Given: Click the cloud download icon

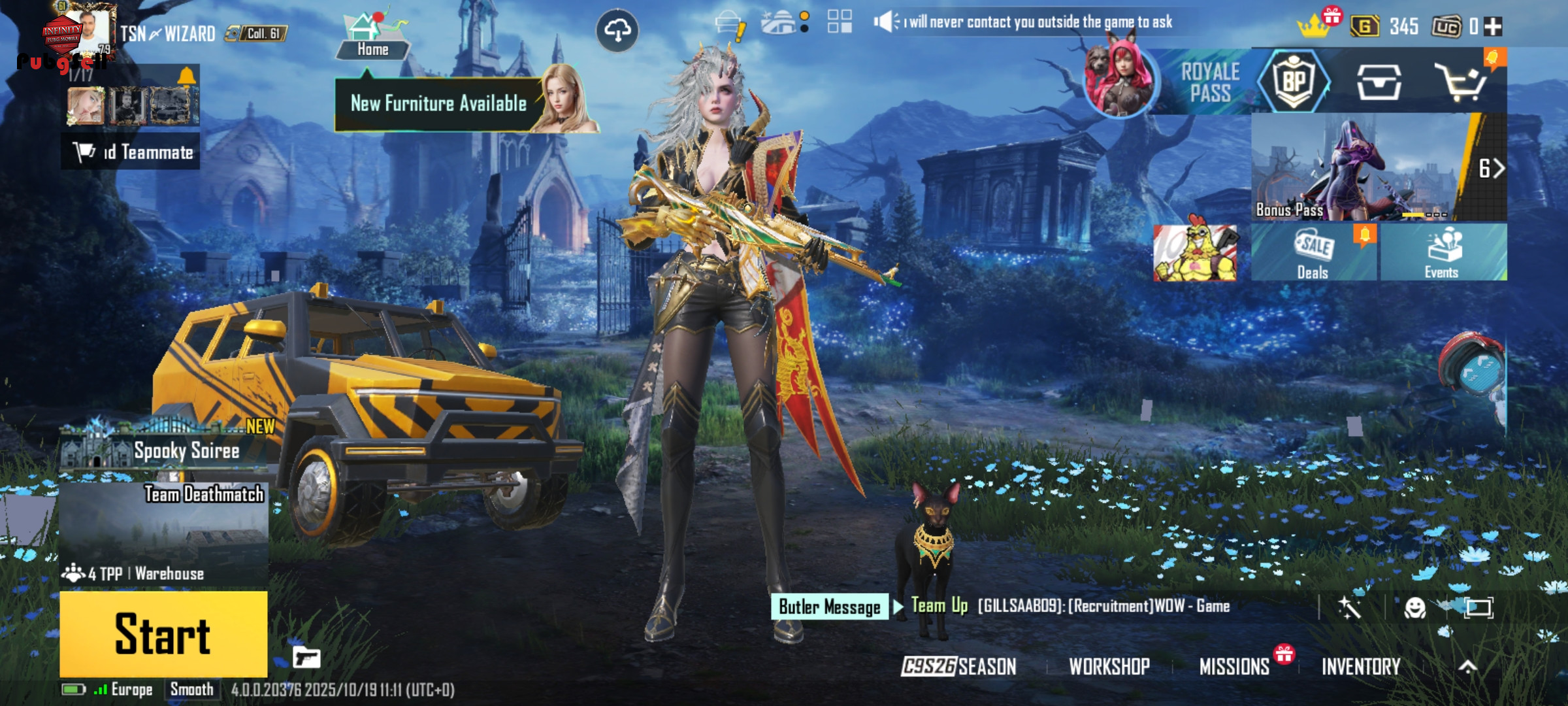Looking at the screenshot, I should pos(617,30).
